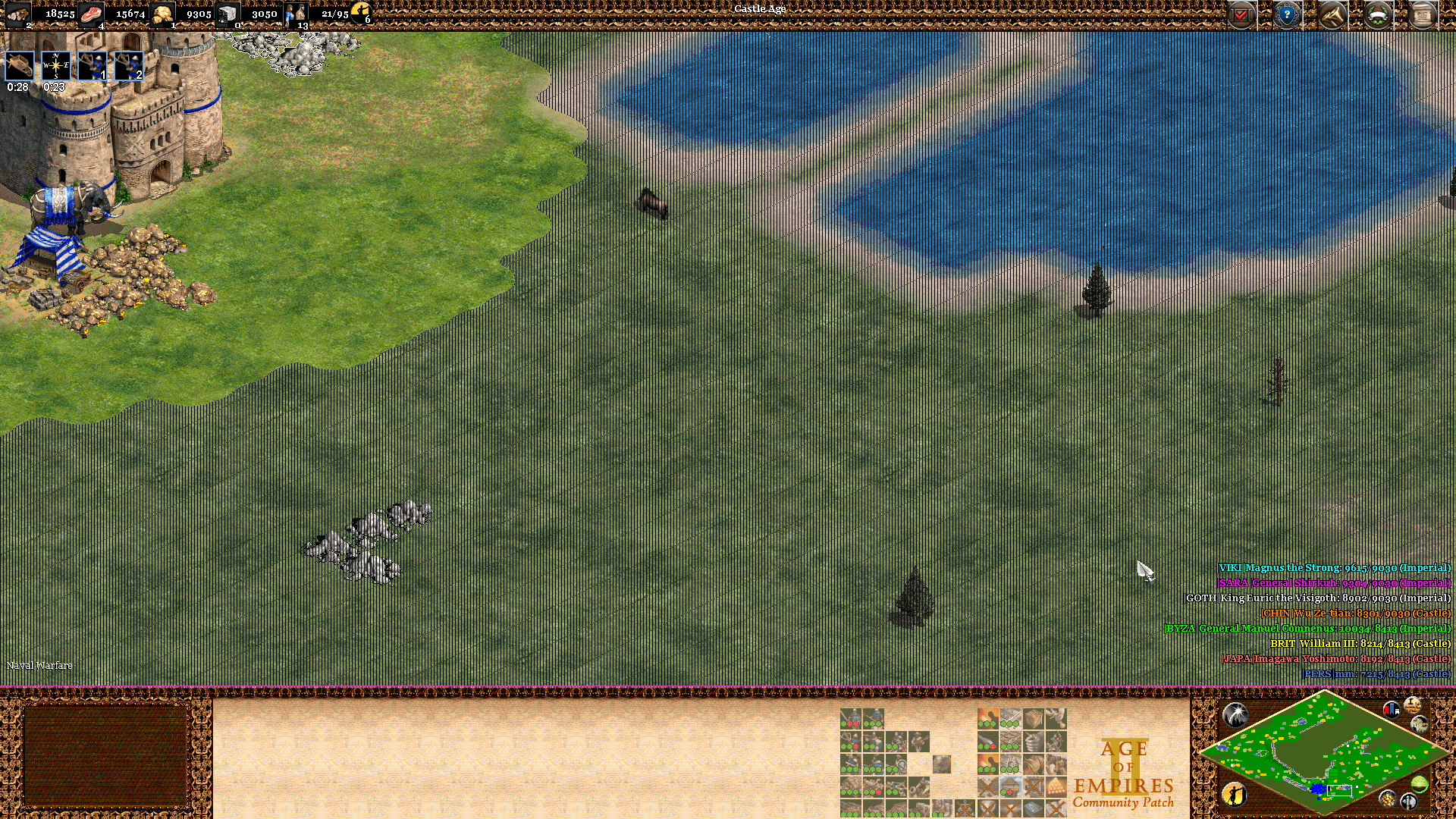Open the objectives checkmark button
This screenshot has height=819, width=1456.
tap(1241, 14)
